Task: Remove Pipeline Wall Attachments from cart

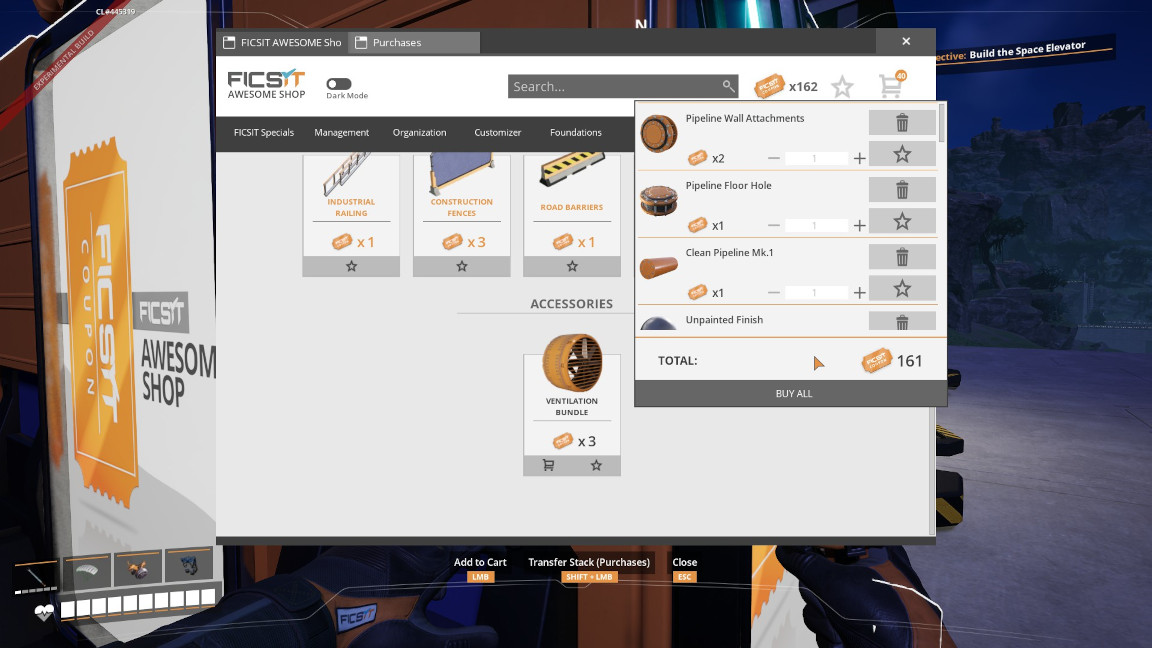Action: point(902,123)
